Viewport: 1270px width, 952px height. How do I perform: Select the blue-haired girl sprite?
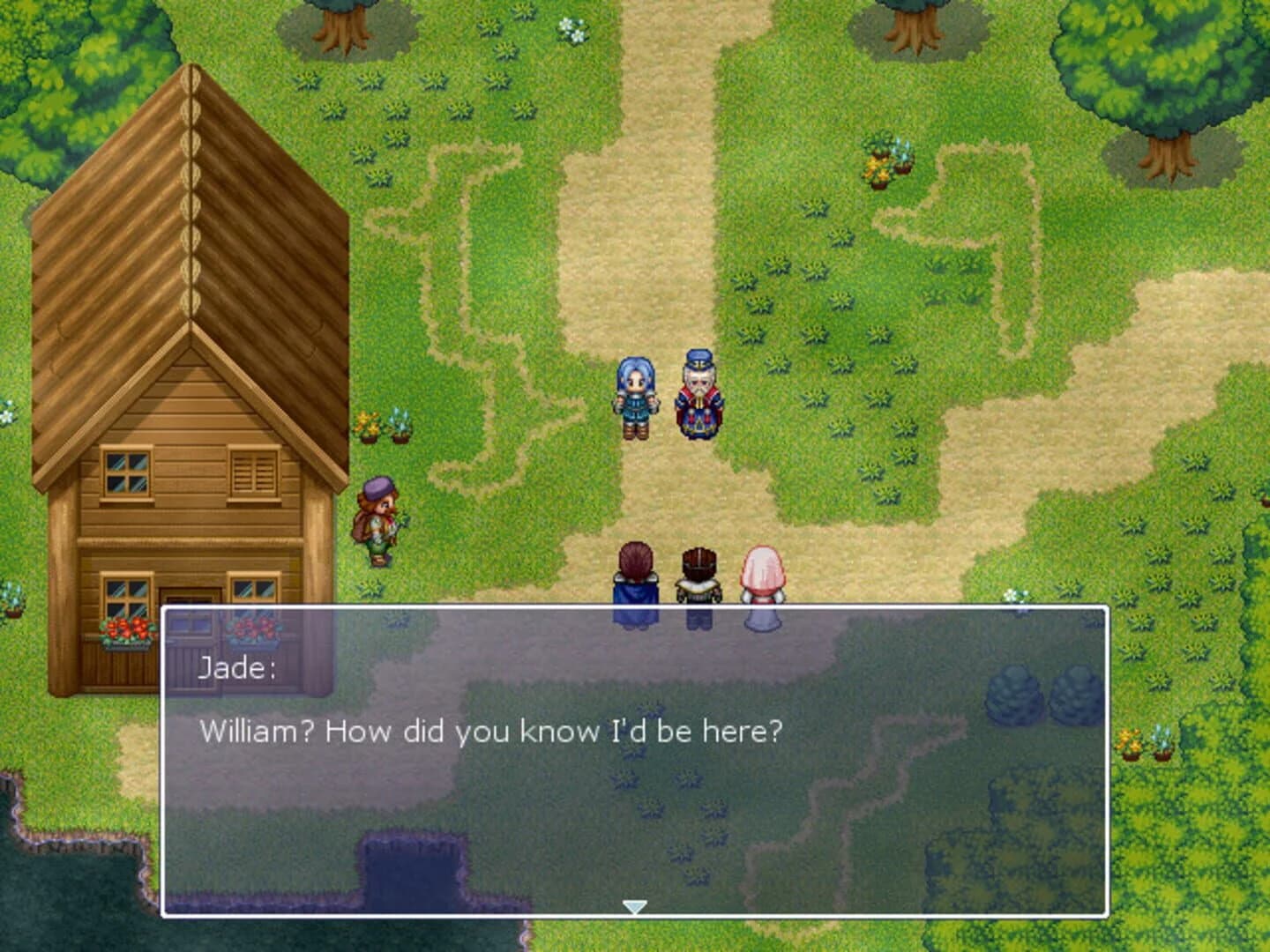(635, 395)
